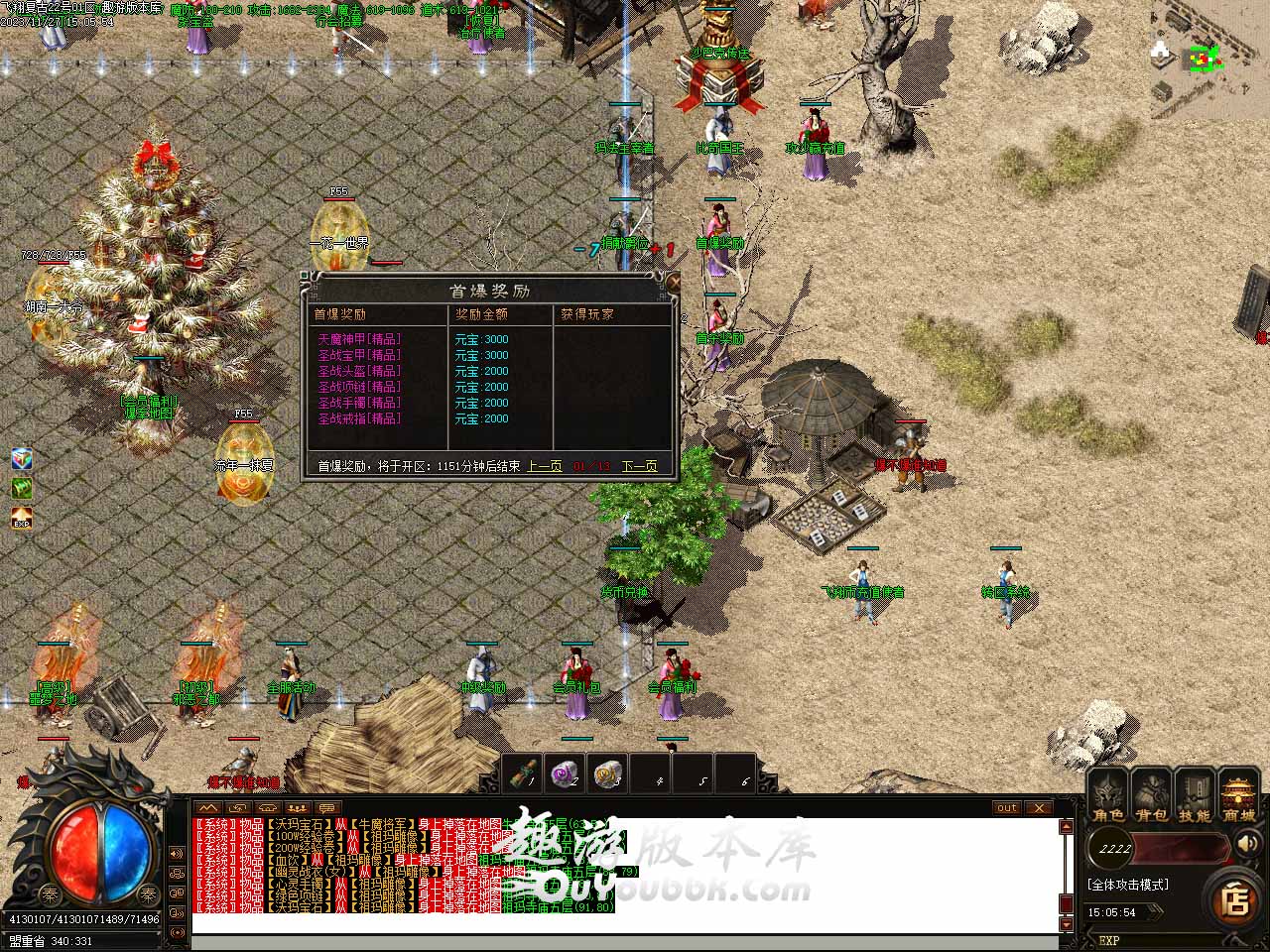The width and height of the screenshot is (1270, 952).
Task: Open the 技能 skills panel
Action: click(x=1195, y=797)
